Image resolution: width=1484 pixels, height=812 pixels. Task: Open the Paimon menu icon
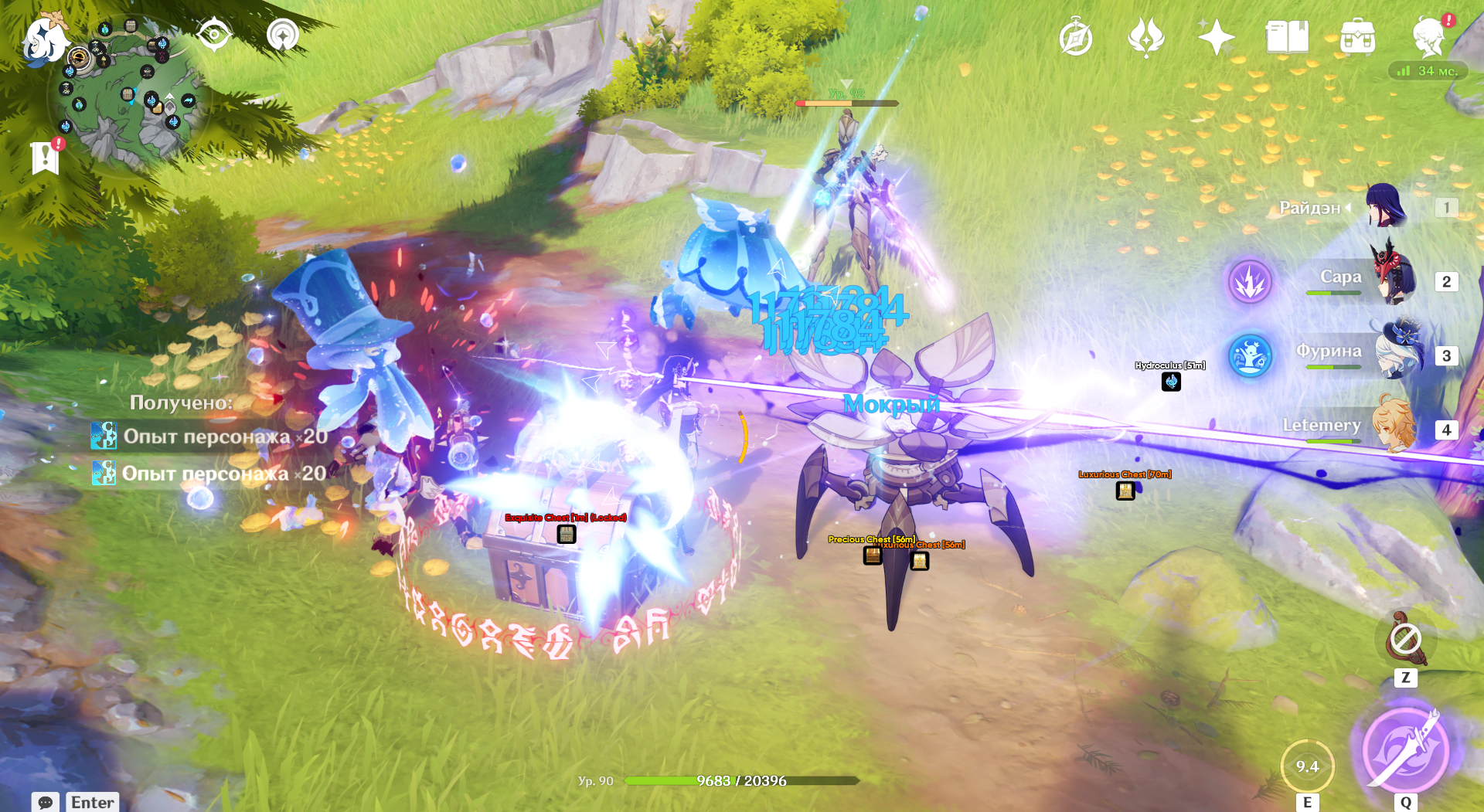coord(44,37)
